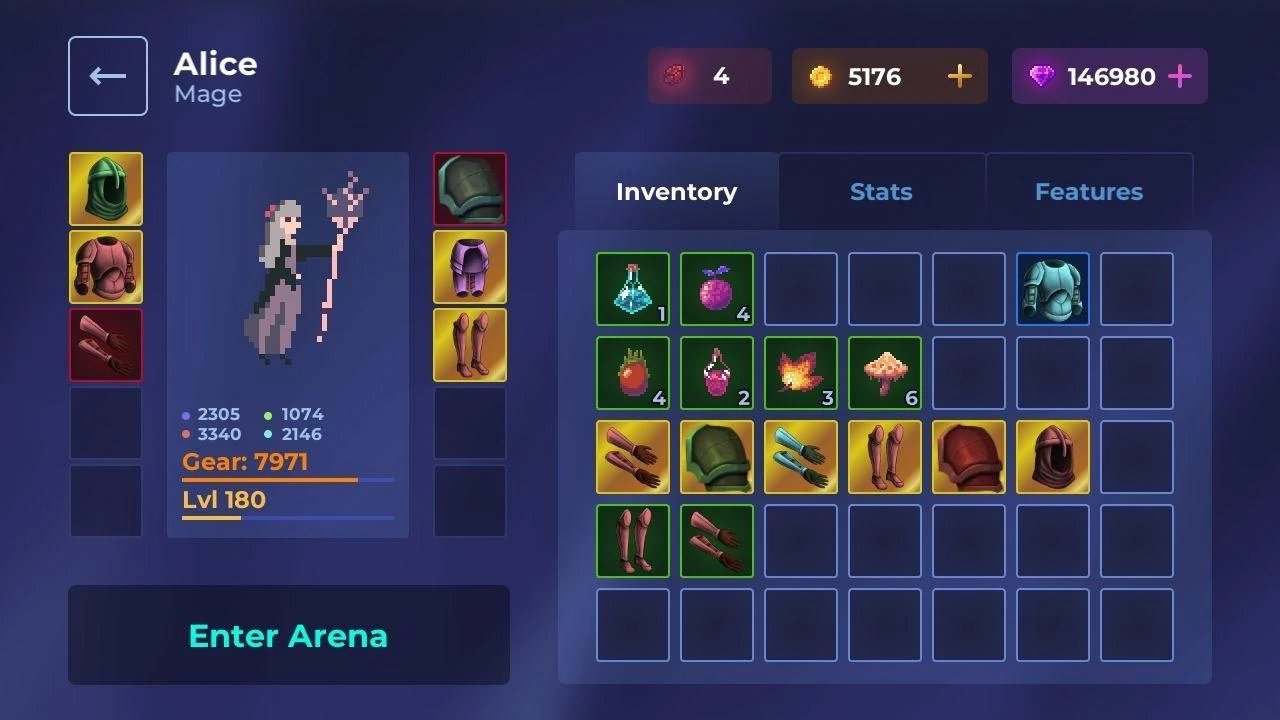Select the blue gloves in inventory

801,457
